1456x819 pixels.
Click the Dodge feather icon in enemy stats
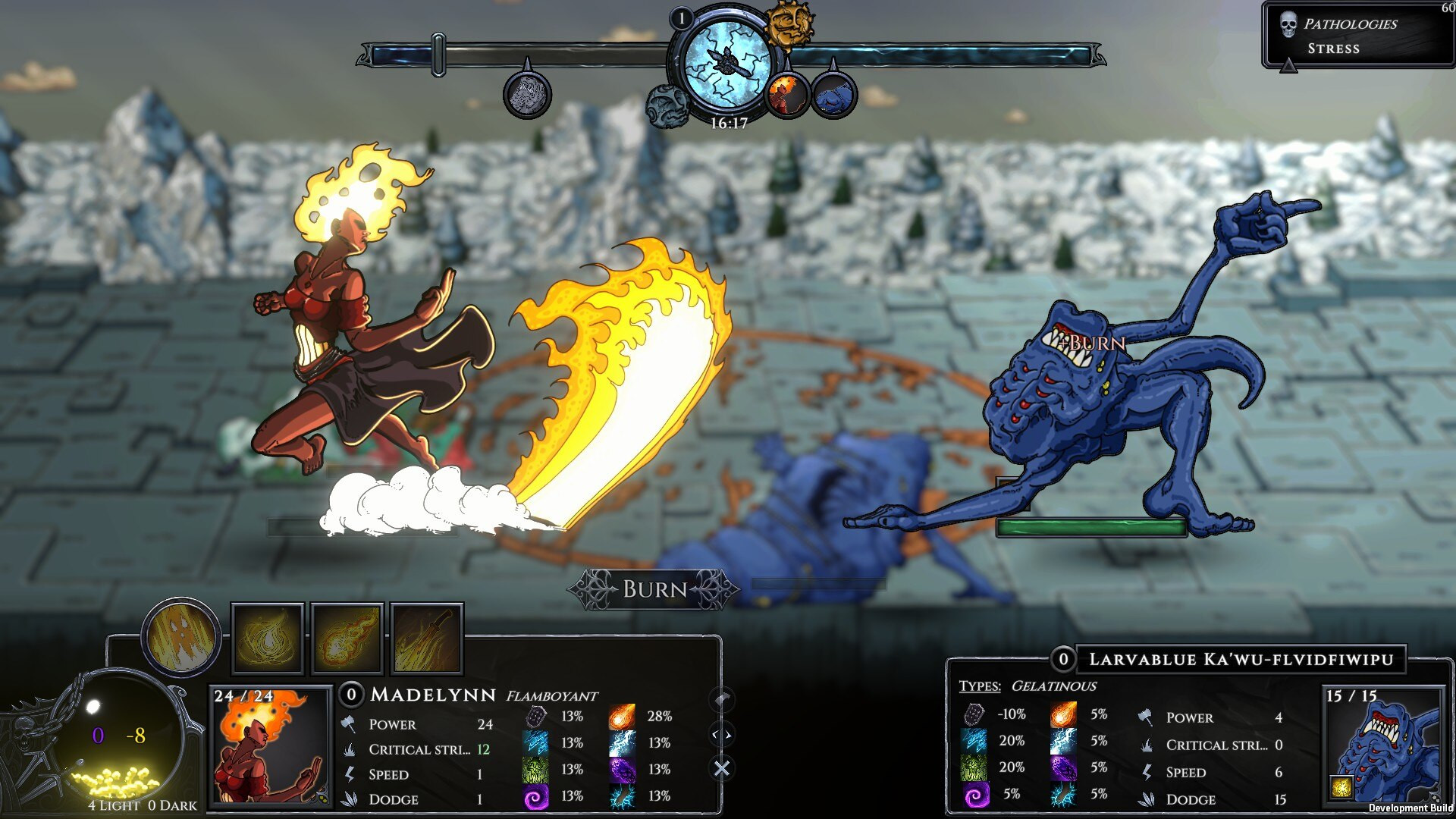(x=1147, y=799)
